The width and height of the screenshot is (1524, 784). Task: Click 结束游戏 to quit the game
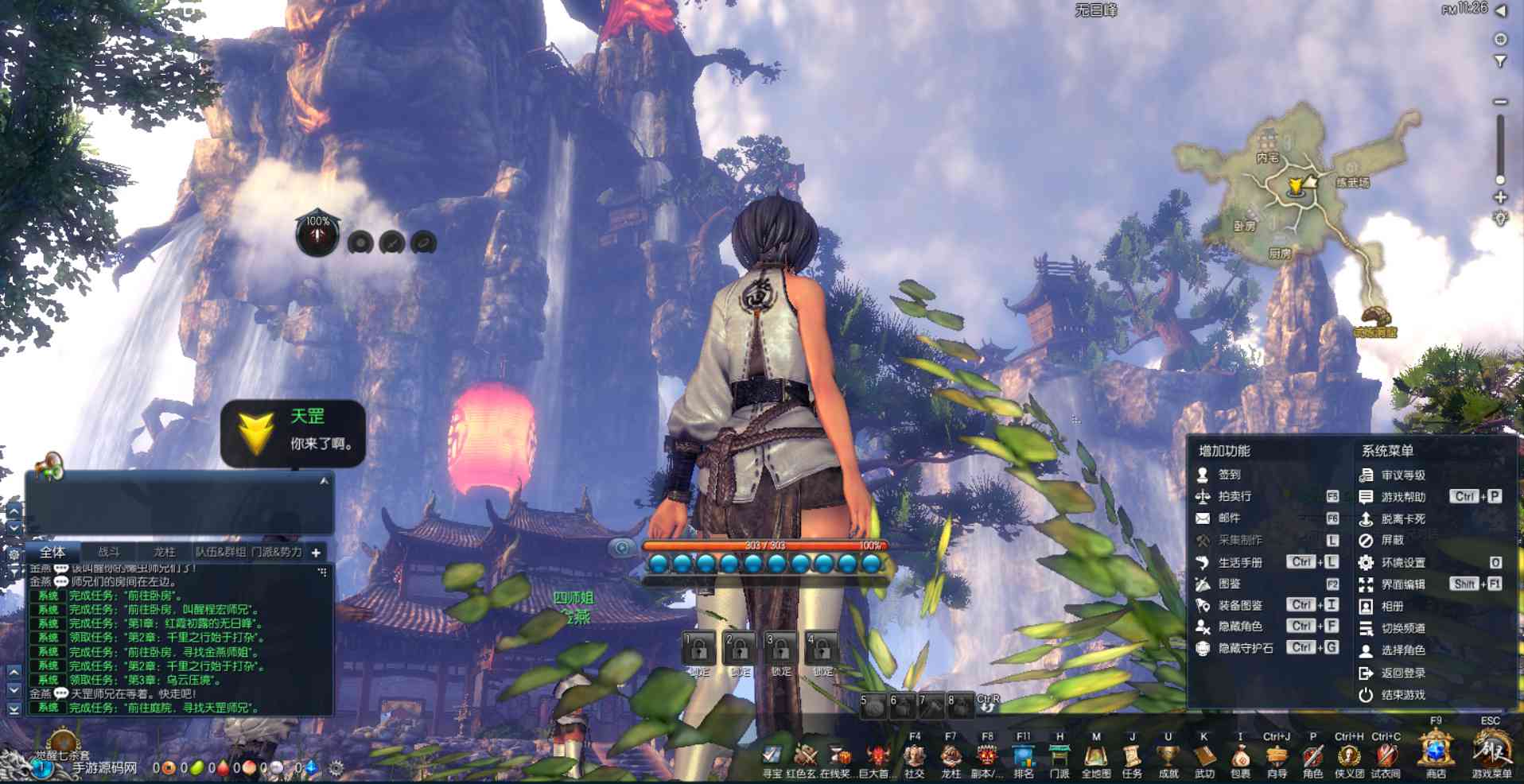click(1402, 694)
